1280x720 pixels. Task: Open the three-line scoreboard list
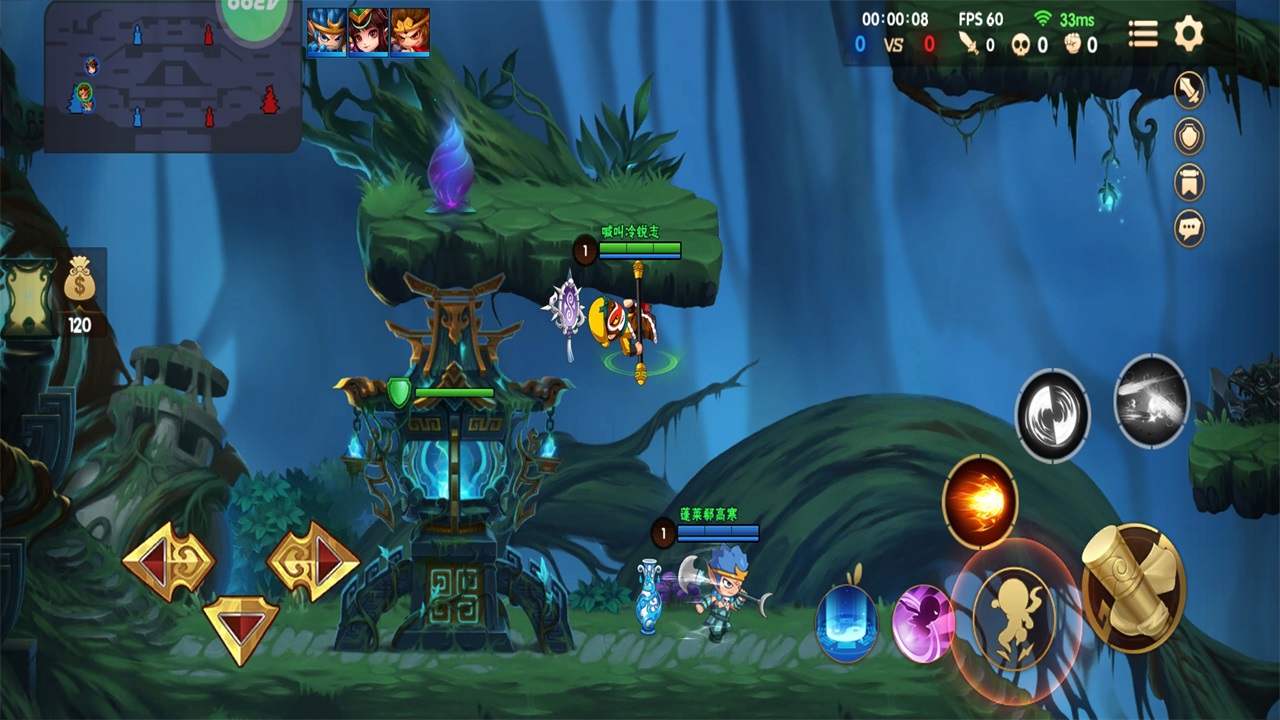point(1143,34)
